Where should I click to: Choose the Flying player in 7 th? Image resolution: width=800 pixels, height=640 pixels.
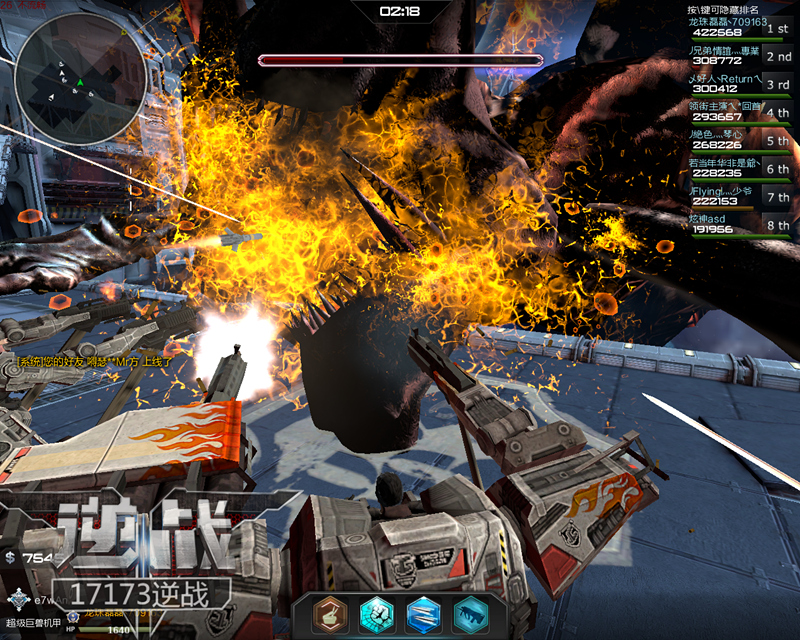740,195
